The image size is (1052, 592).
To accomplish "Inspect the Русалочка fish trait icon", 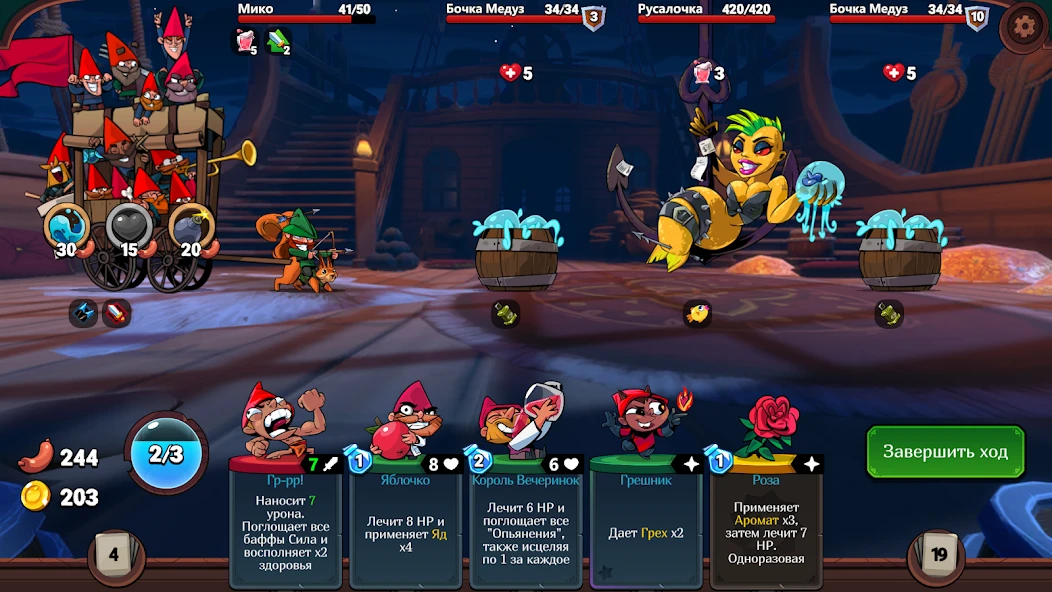I will tap(697, 314).
